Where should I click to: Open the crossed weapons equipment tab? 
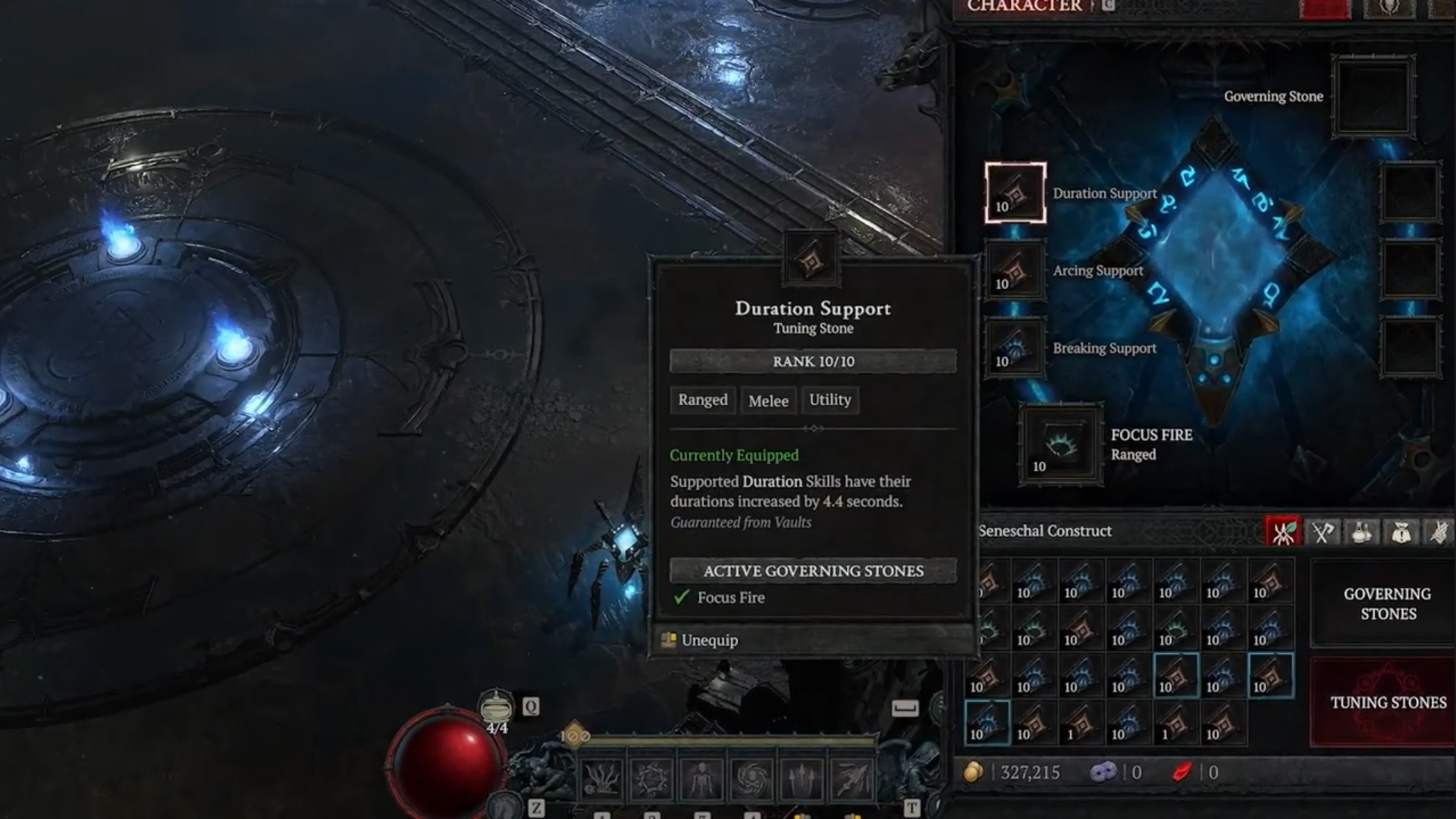click(1322, 532)
